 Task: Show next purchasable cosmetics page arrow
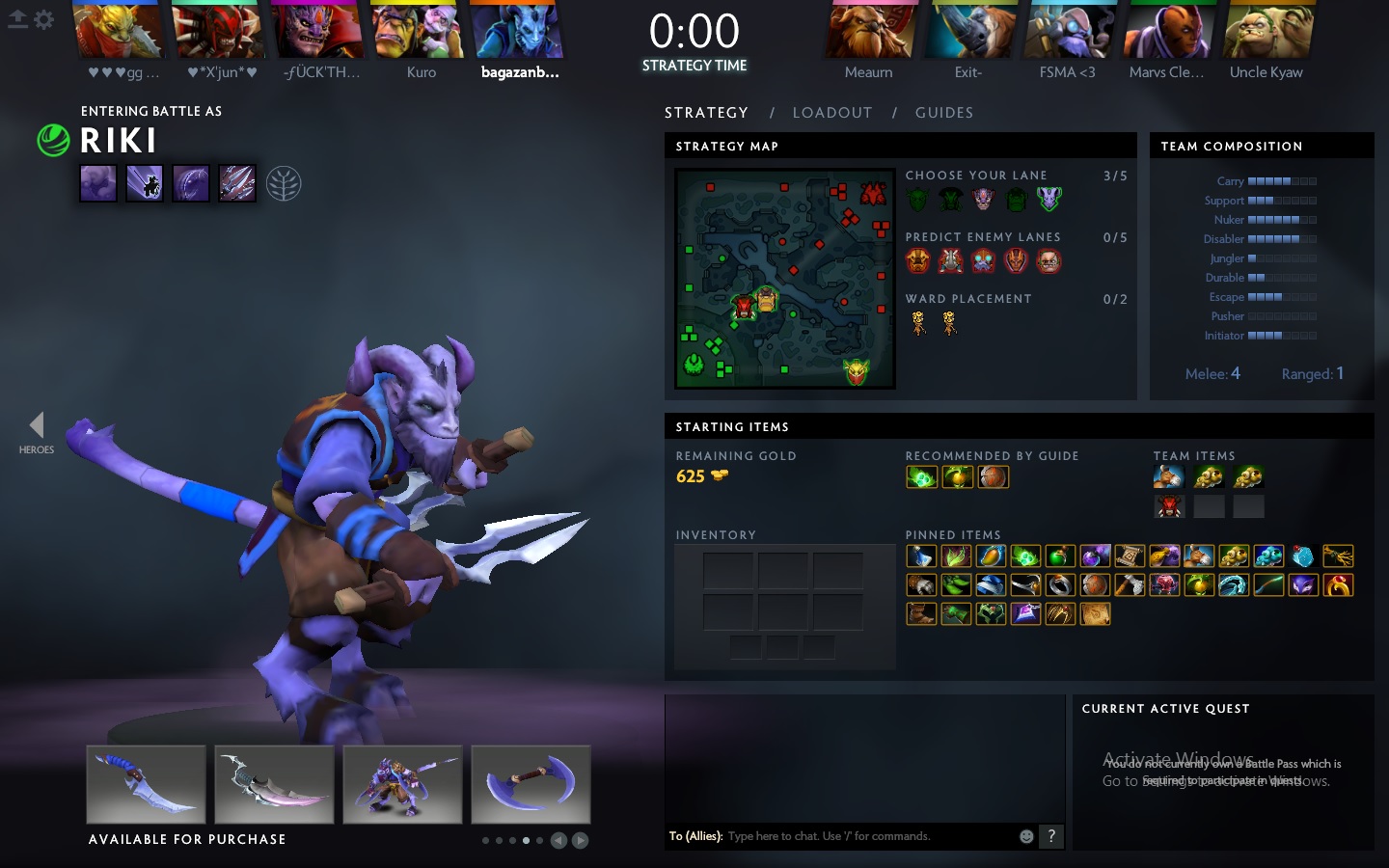[580, 840]
